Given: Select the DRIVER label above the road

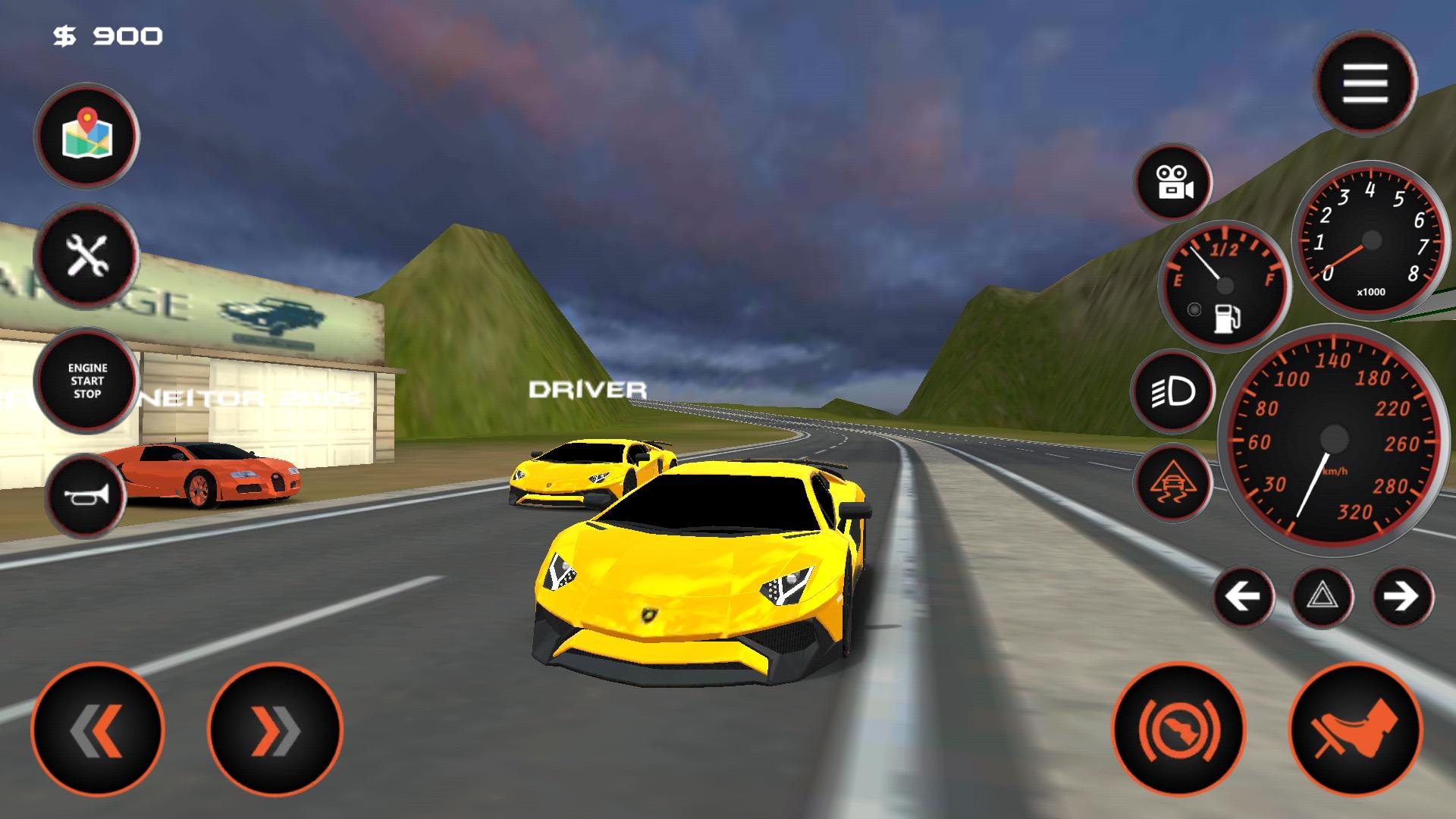Looking at the screenshot, I should coord(588,389).
